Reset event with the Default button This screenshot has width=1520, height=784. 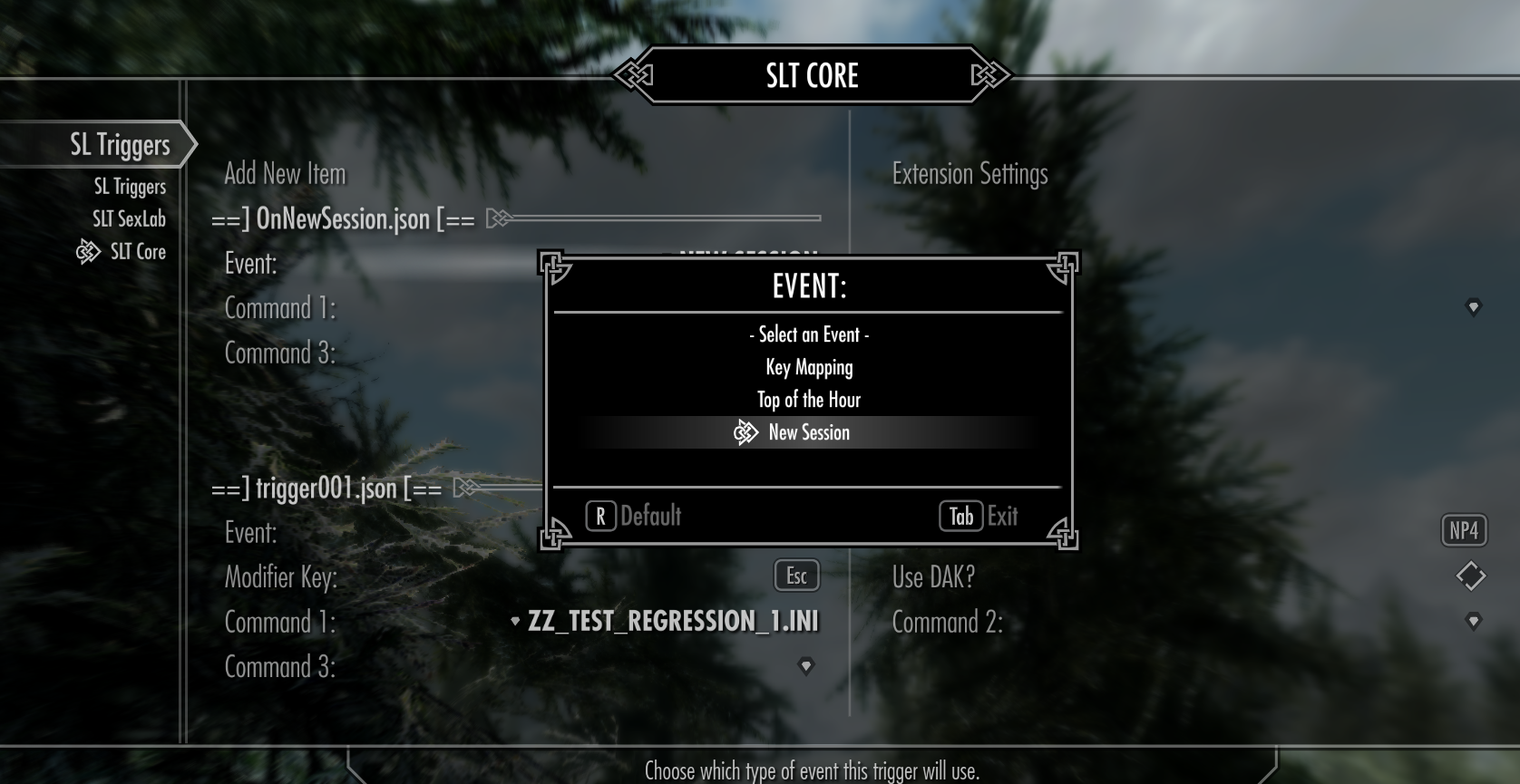point(634,516)
